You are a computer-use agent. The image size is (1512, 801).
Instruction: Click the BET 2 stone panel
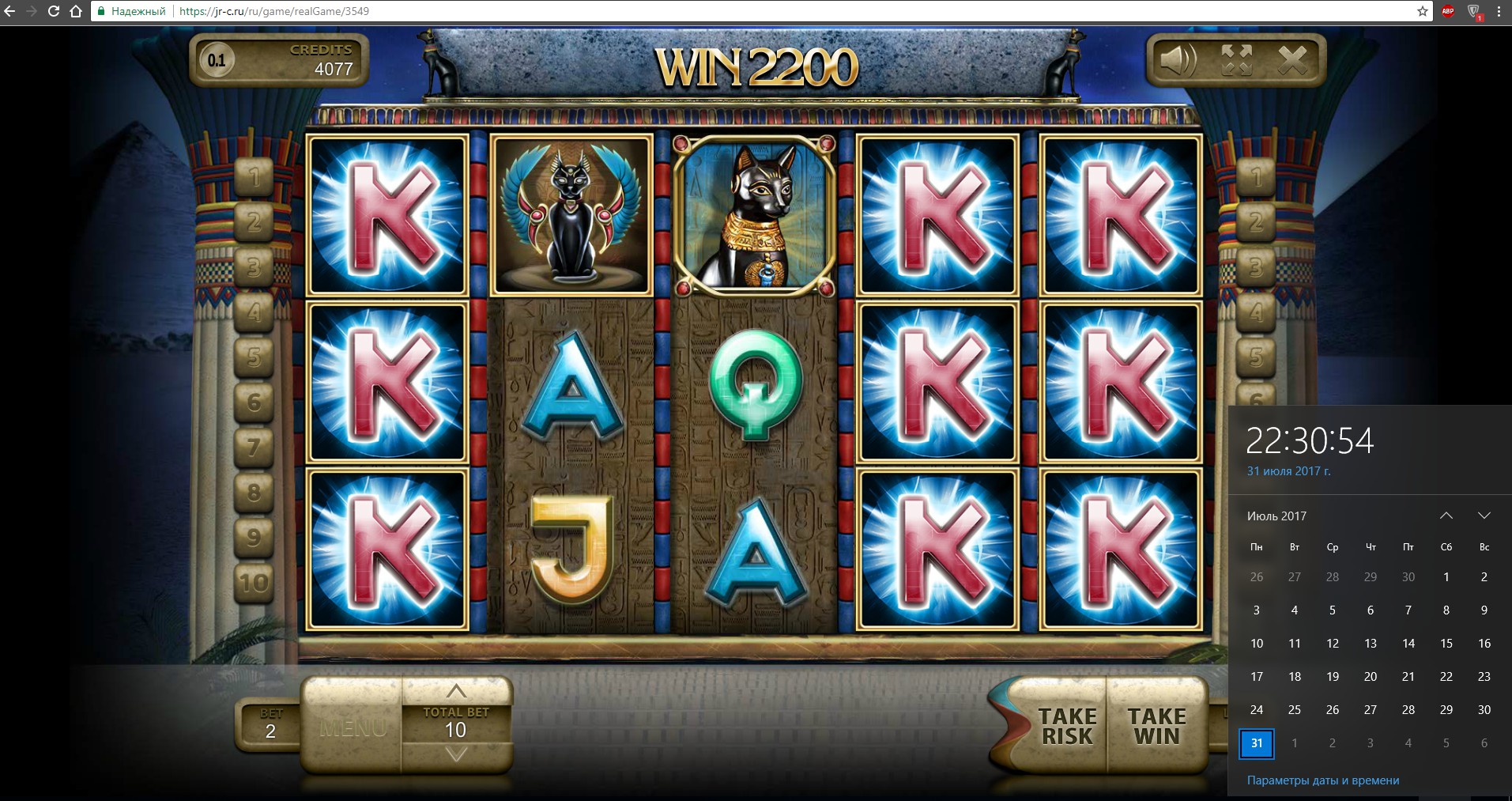coord(270,724)
